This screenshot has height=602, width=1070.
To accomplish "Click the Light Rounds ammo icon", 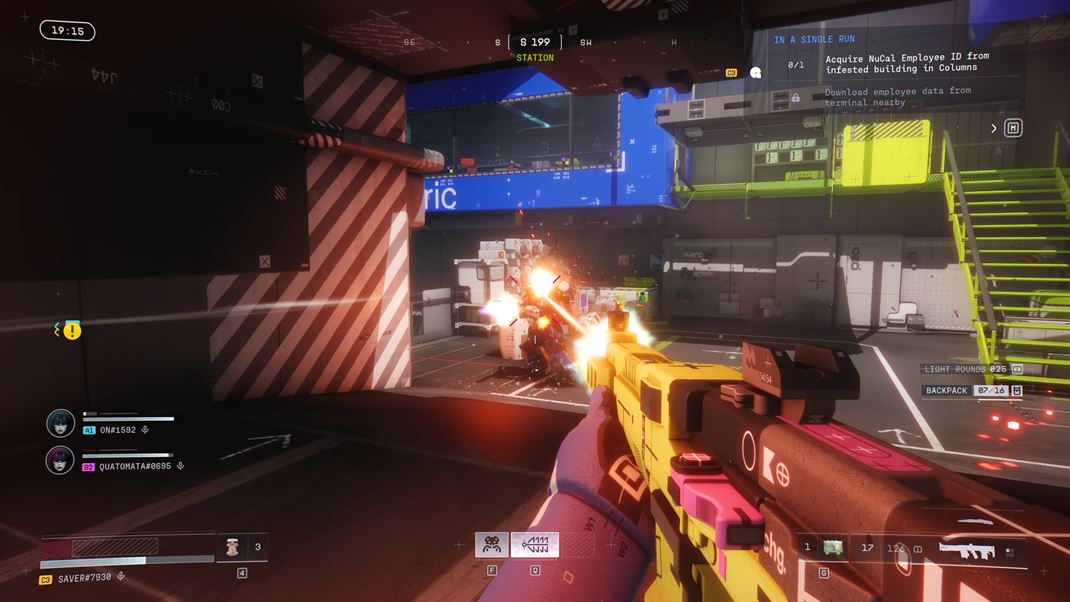I will point(1016,369).
